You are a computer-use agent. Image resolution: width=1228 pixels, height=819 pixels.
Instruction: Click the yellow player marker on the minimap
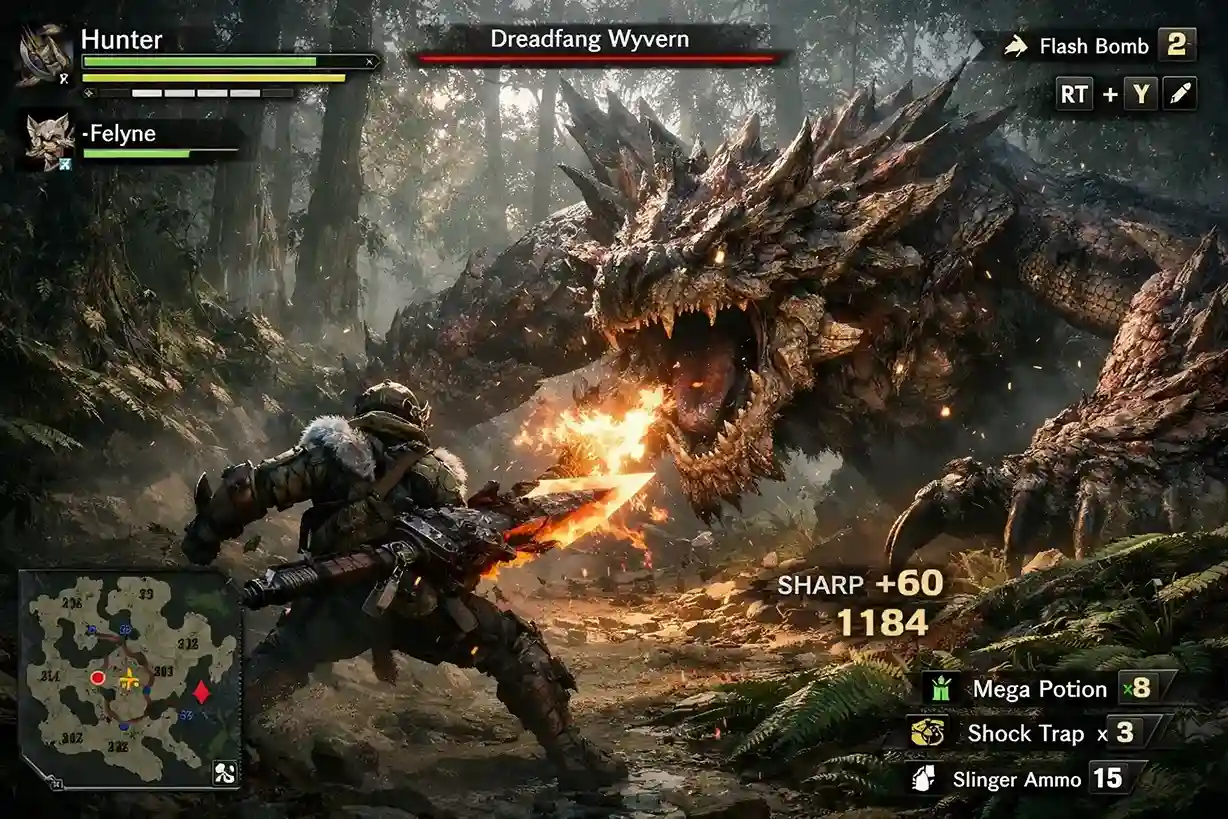[129, 681]
